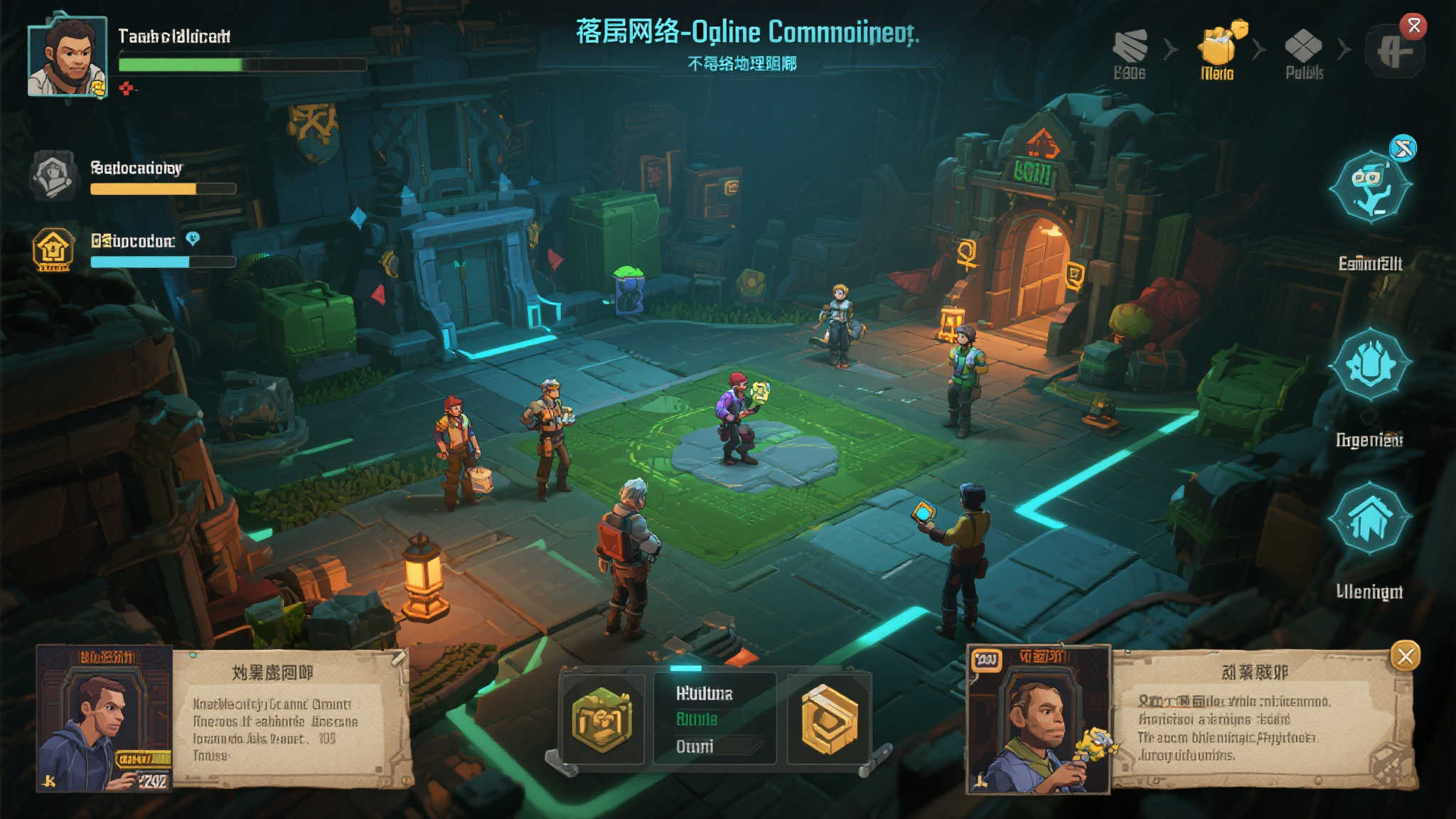Select the gold cube item slot
Viewport: 1456px width, 819px height.
tap(829, 719)
